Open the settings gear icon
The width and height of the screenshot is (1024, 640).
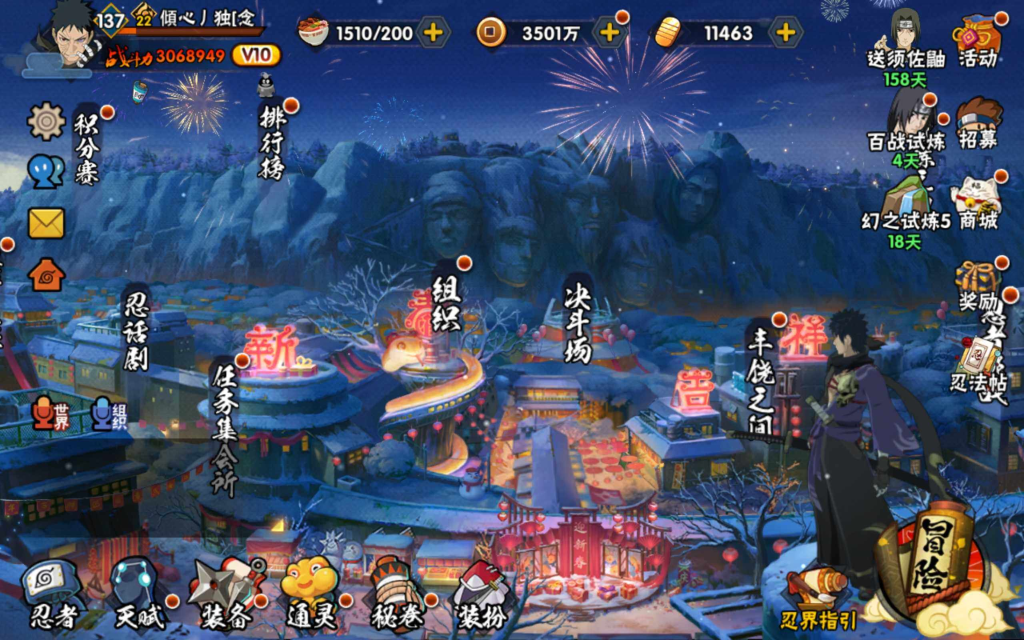click(46, 122)
